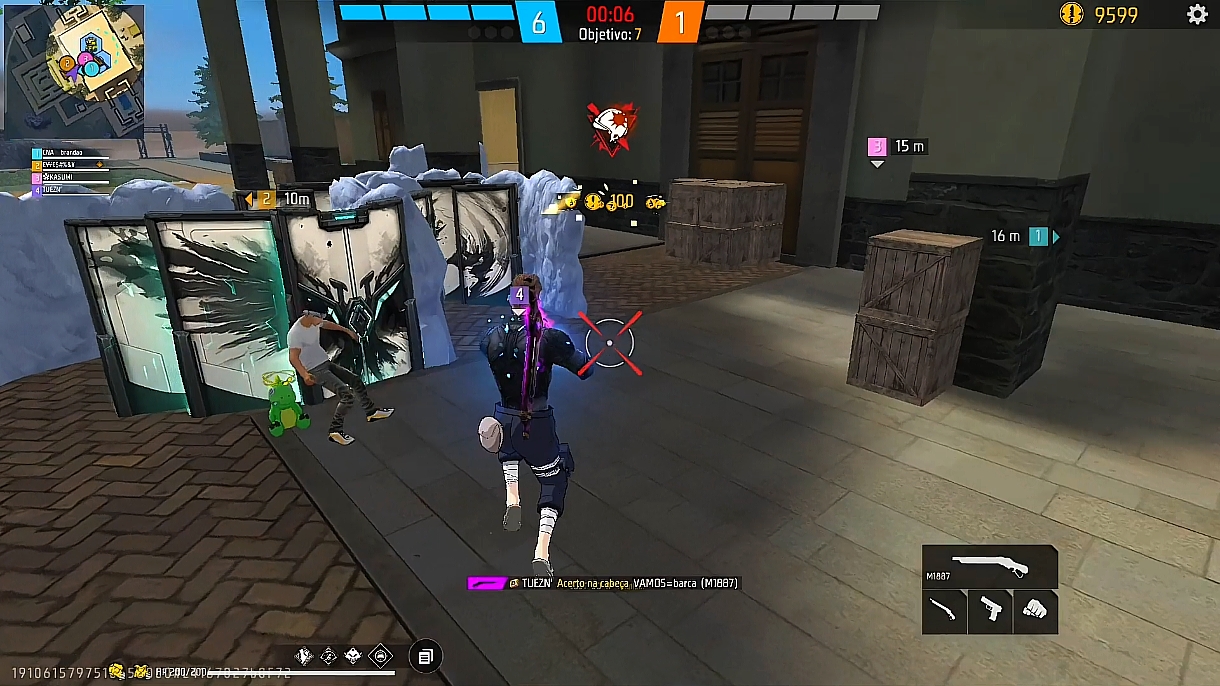The height and width of the screenshot is (686, 1220).
Task: Expand the minimap
Action: [x=74, y=69]
